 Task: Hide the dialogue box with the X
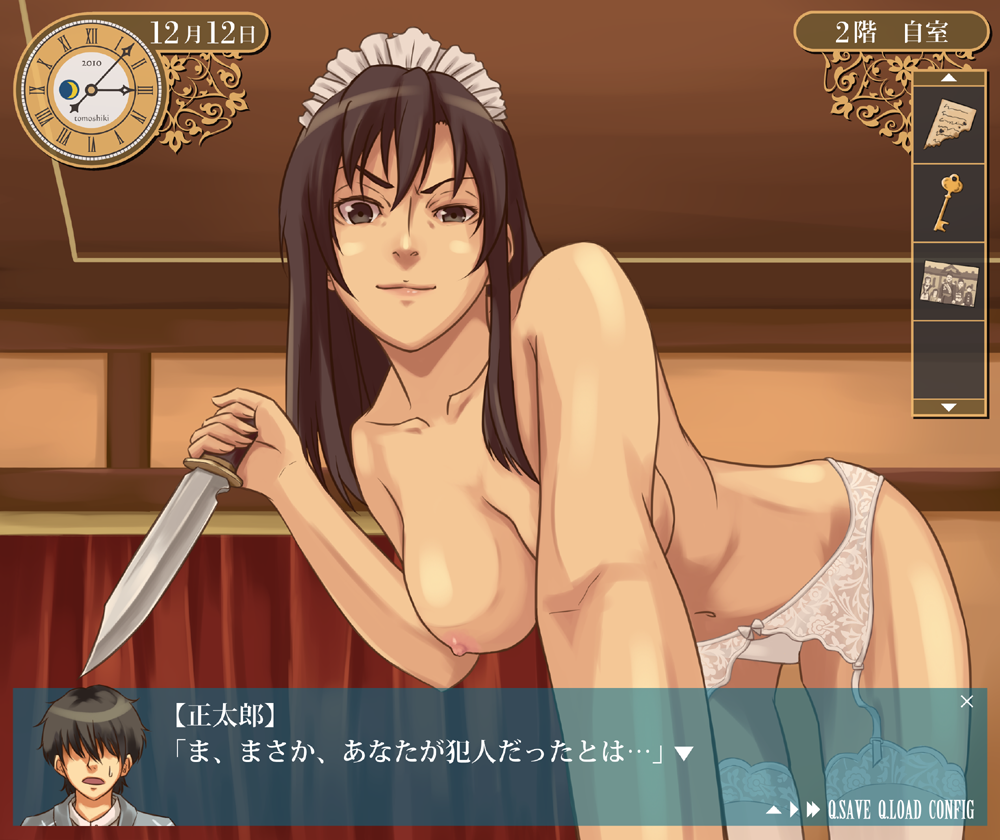[966, 701]
